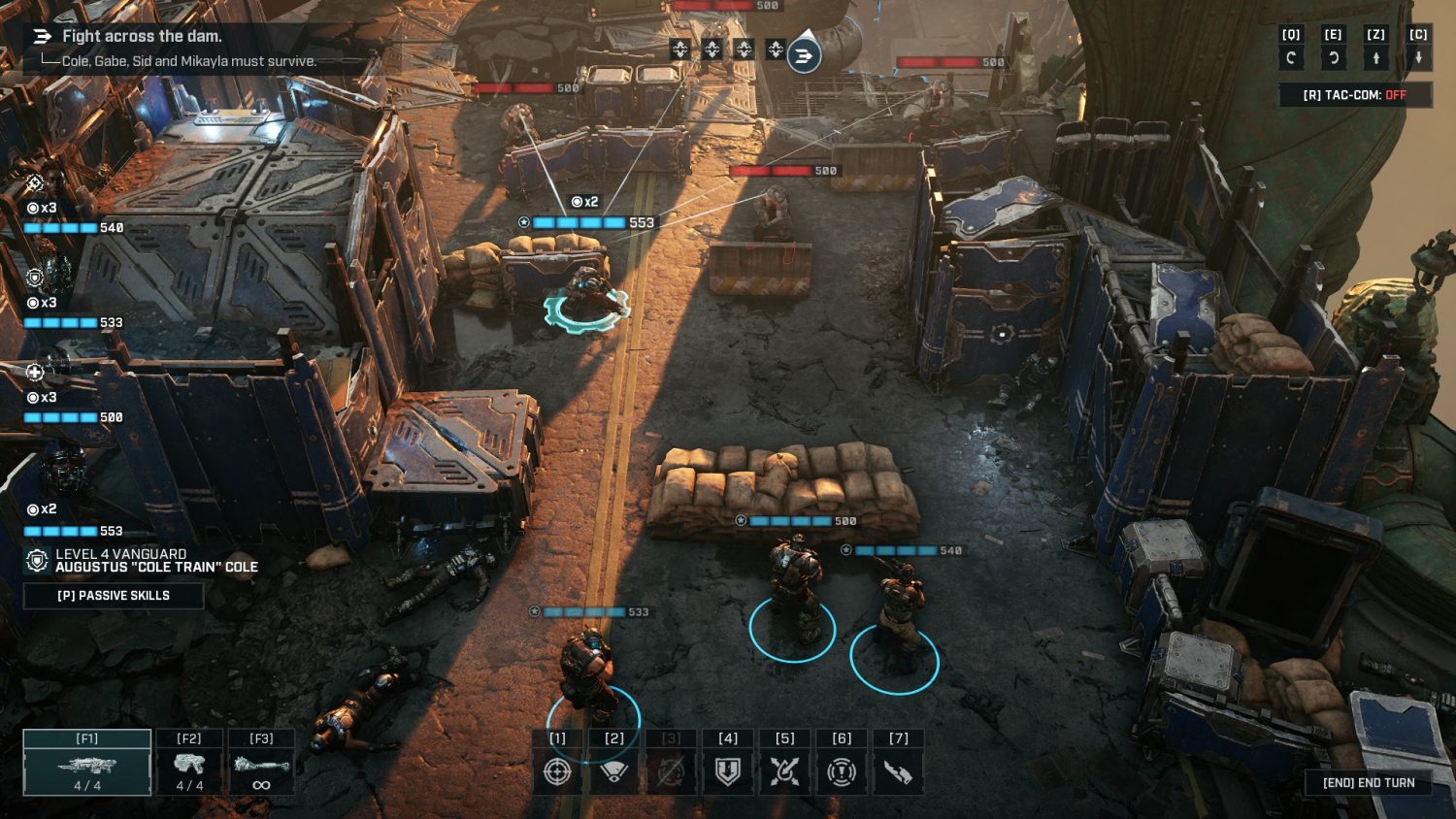The width and height of the screenshot is (1456, 819).
Task: Rotate the camera with the right curved-arrow button
Action: [x=1334, y=57]
